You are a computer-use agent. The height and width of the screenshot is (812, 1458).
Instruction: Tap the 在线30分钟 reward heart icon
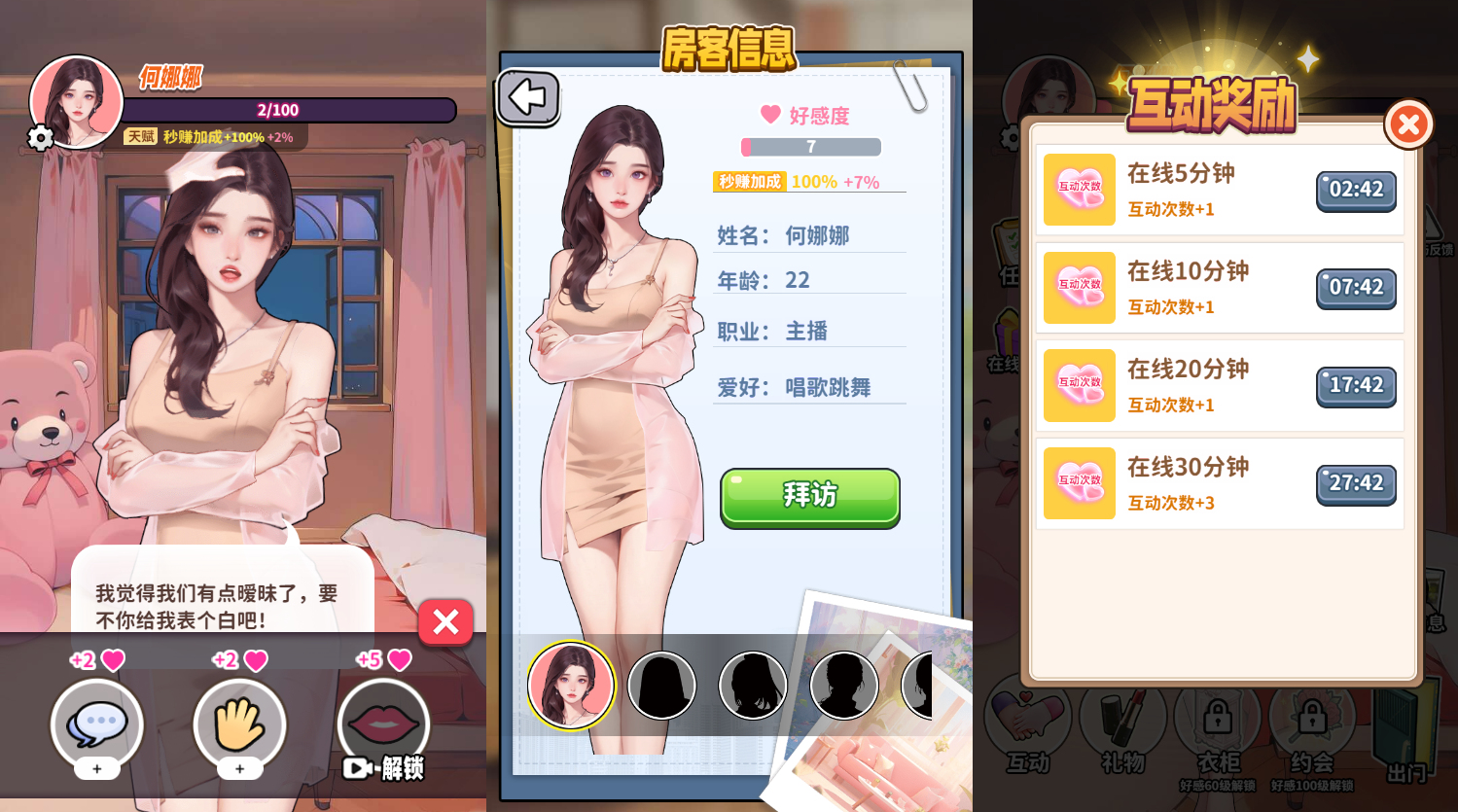point(1079,482)
